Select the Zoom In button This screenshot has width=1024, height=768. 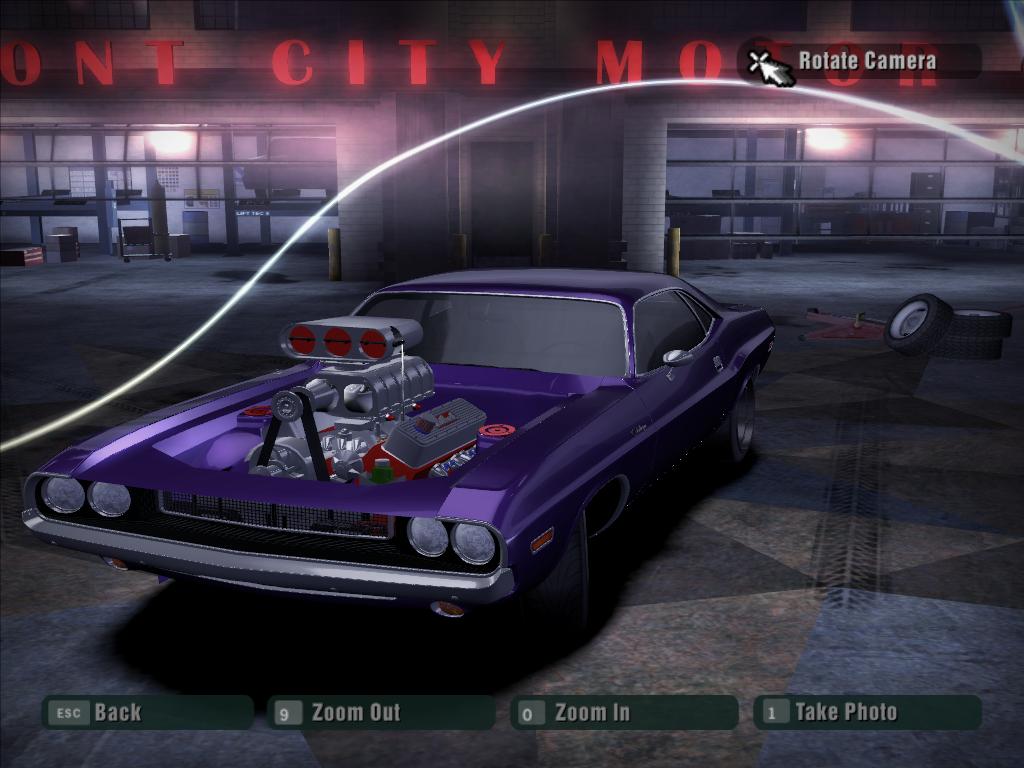pos(623,713)
